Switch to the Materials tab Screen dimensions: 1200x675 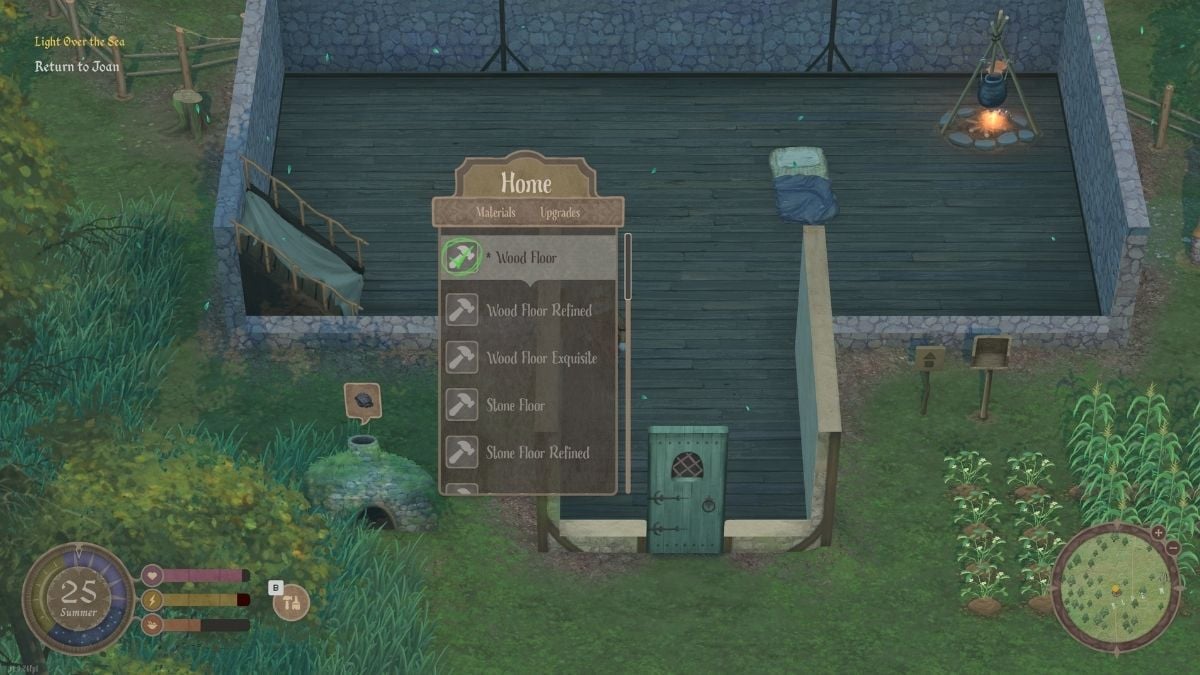496,212
